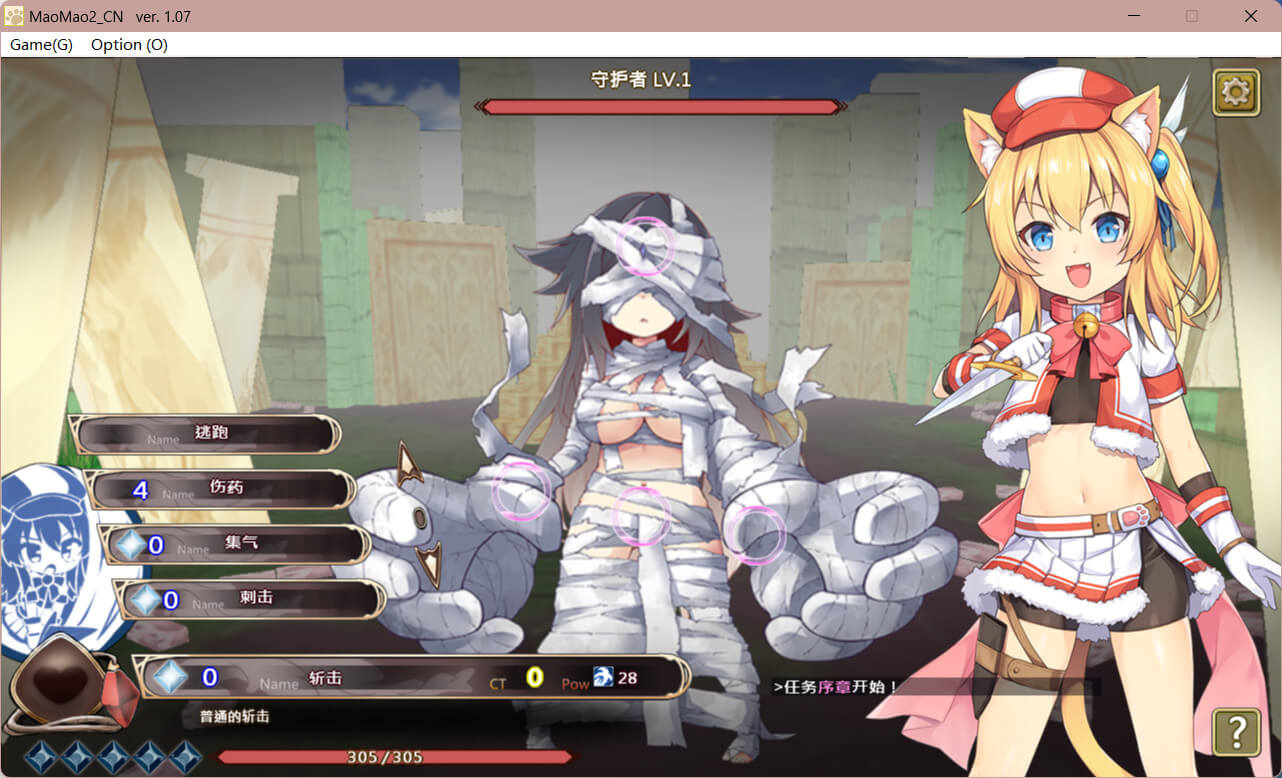
Task: Minimize the game window
Action: click(1133, 16)
